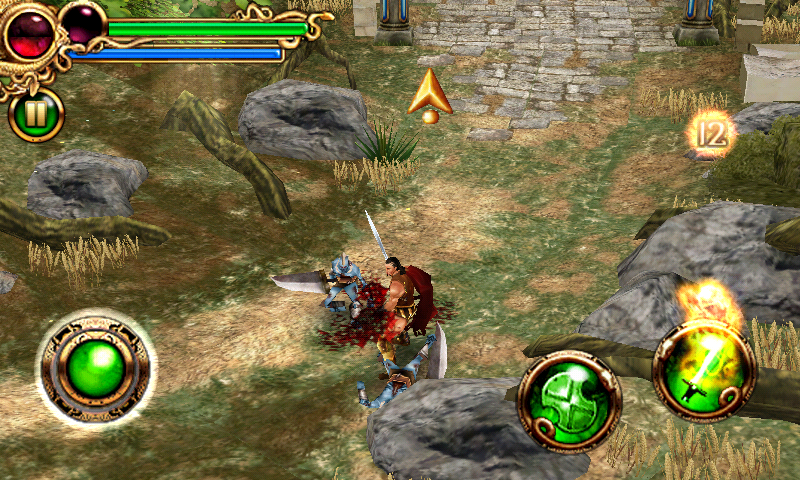Pause the game with the green button
The height and width of the screenshot is (480, 800).
36,115
